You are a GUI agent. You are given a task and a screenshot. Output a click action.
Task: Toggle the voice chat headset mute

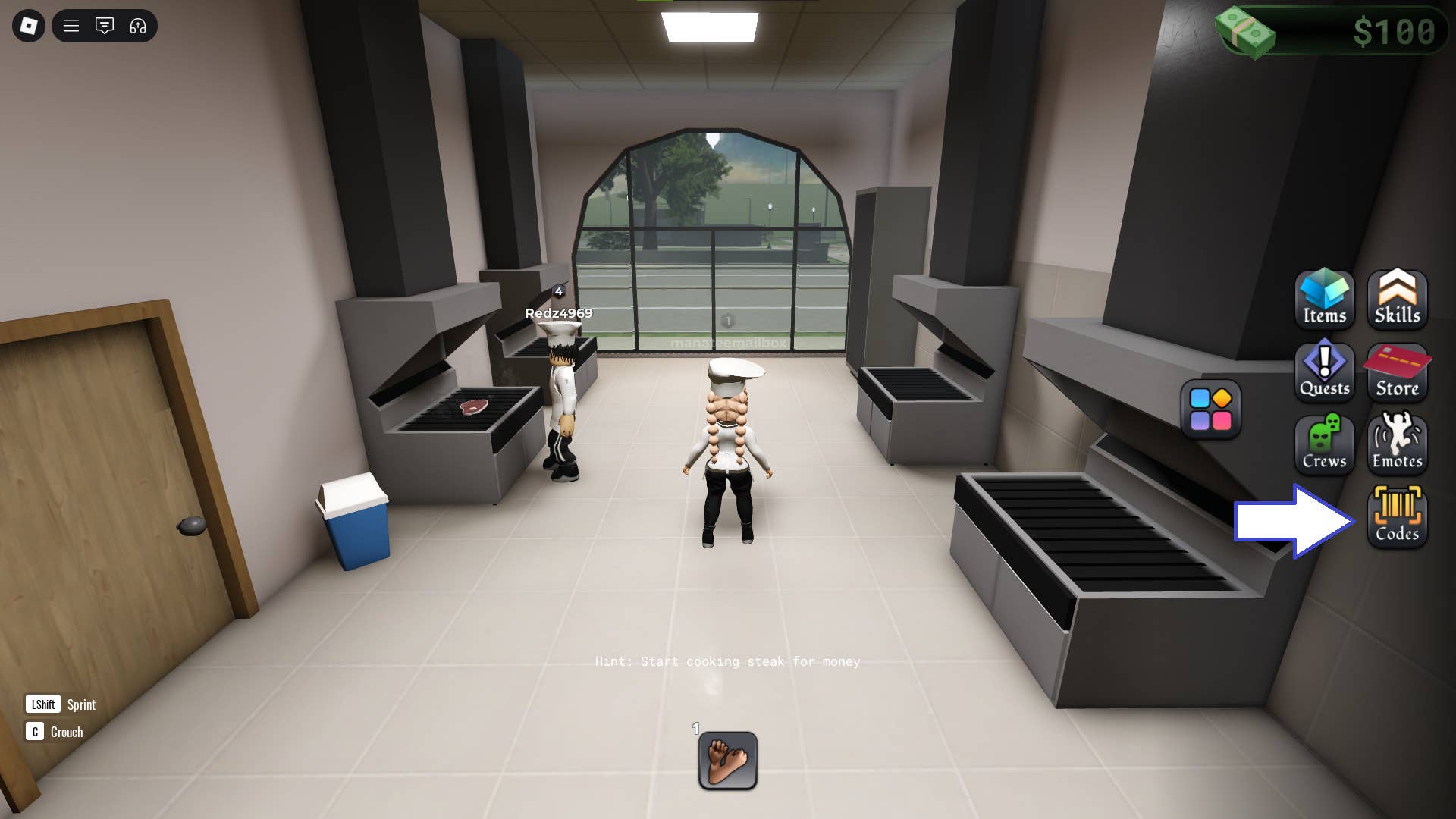point(136,26)
